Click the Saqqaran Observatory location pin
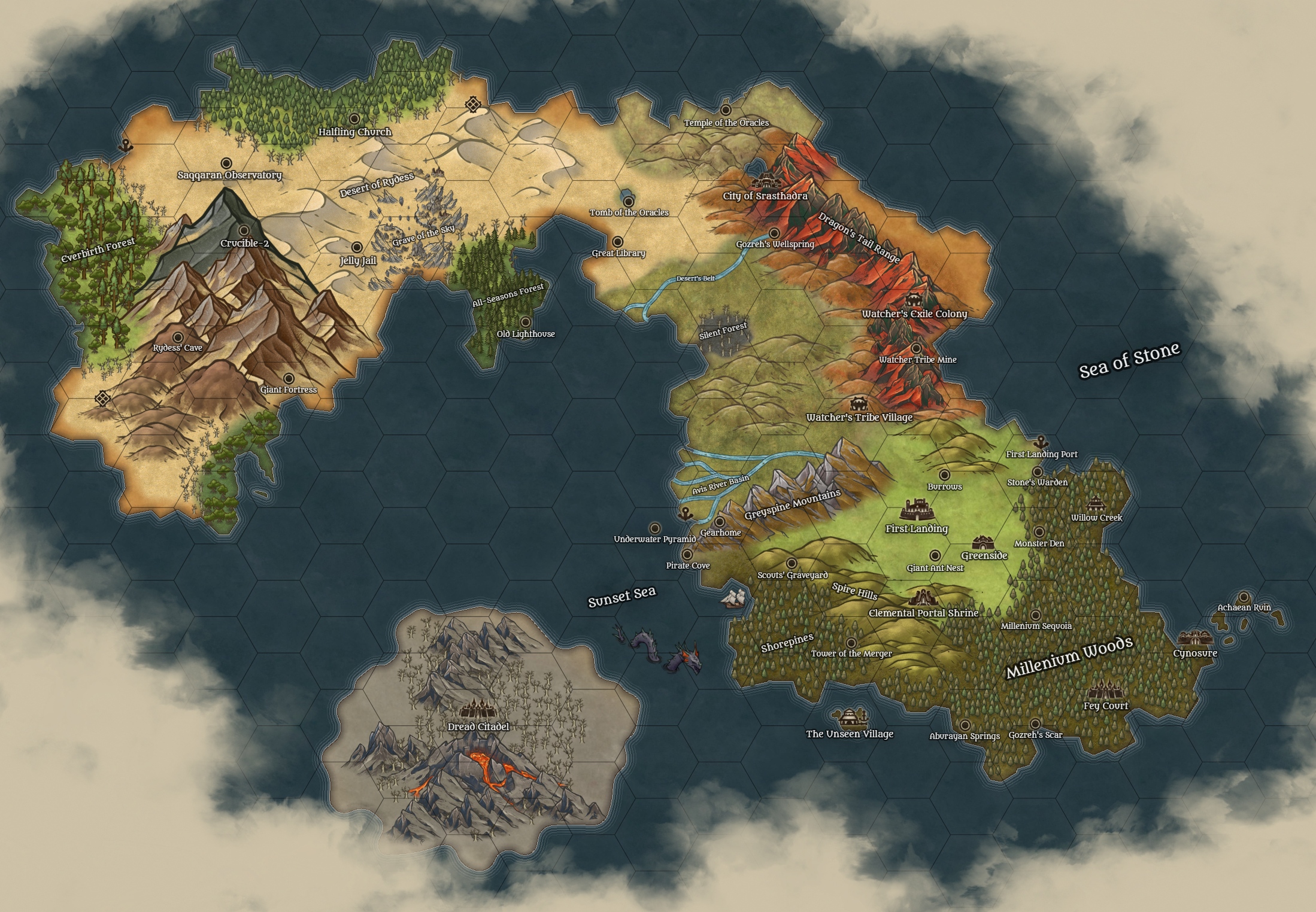 (x=226, y=163)
